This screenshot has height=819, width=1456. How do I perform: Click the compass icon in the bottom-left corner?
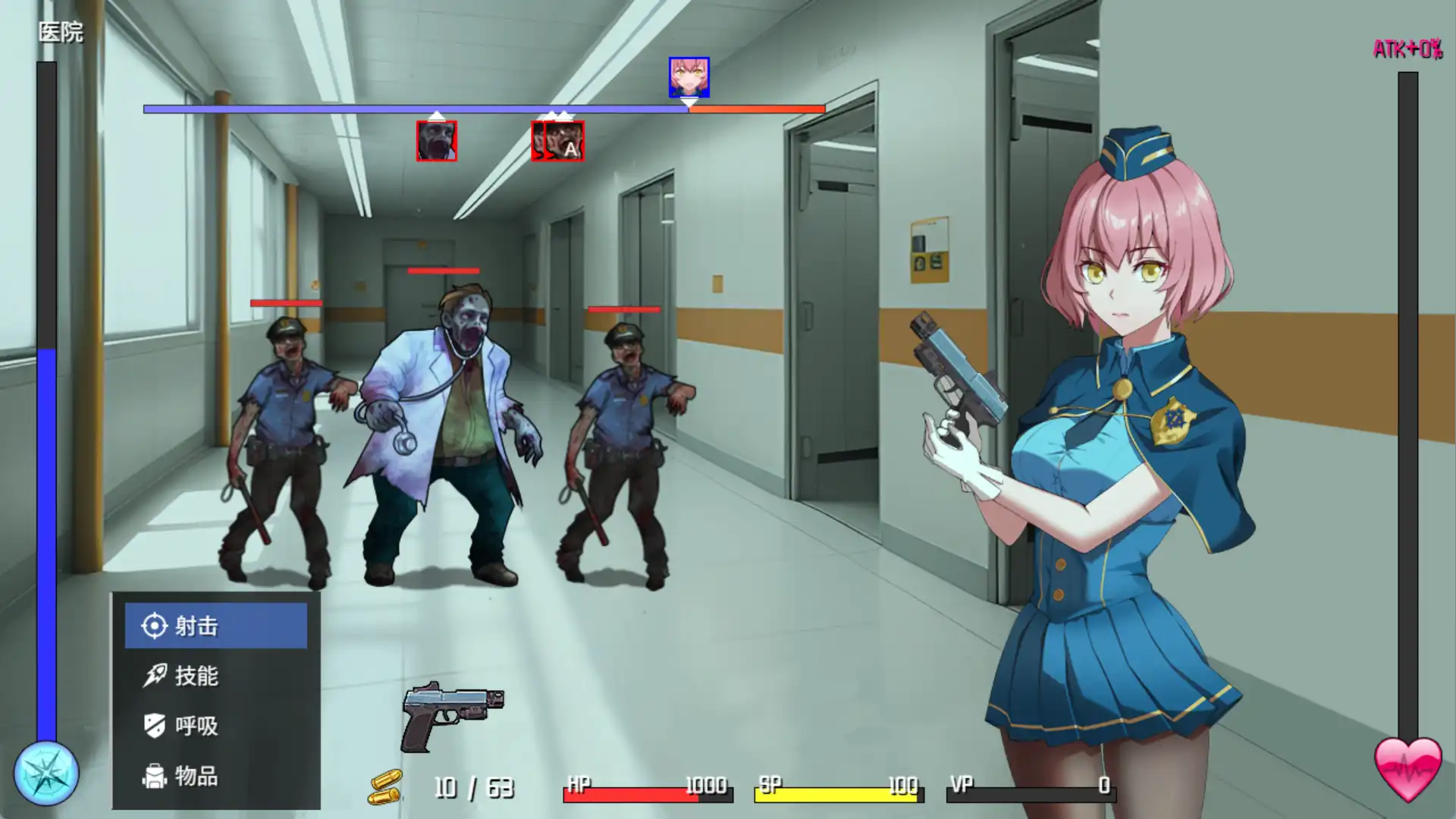[48, 772]
